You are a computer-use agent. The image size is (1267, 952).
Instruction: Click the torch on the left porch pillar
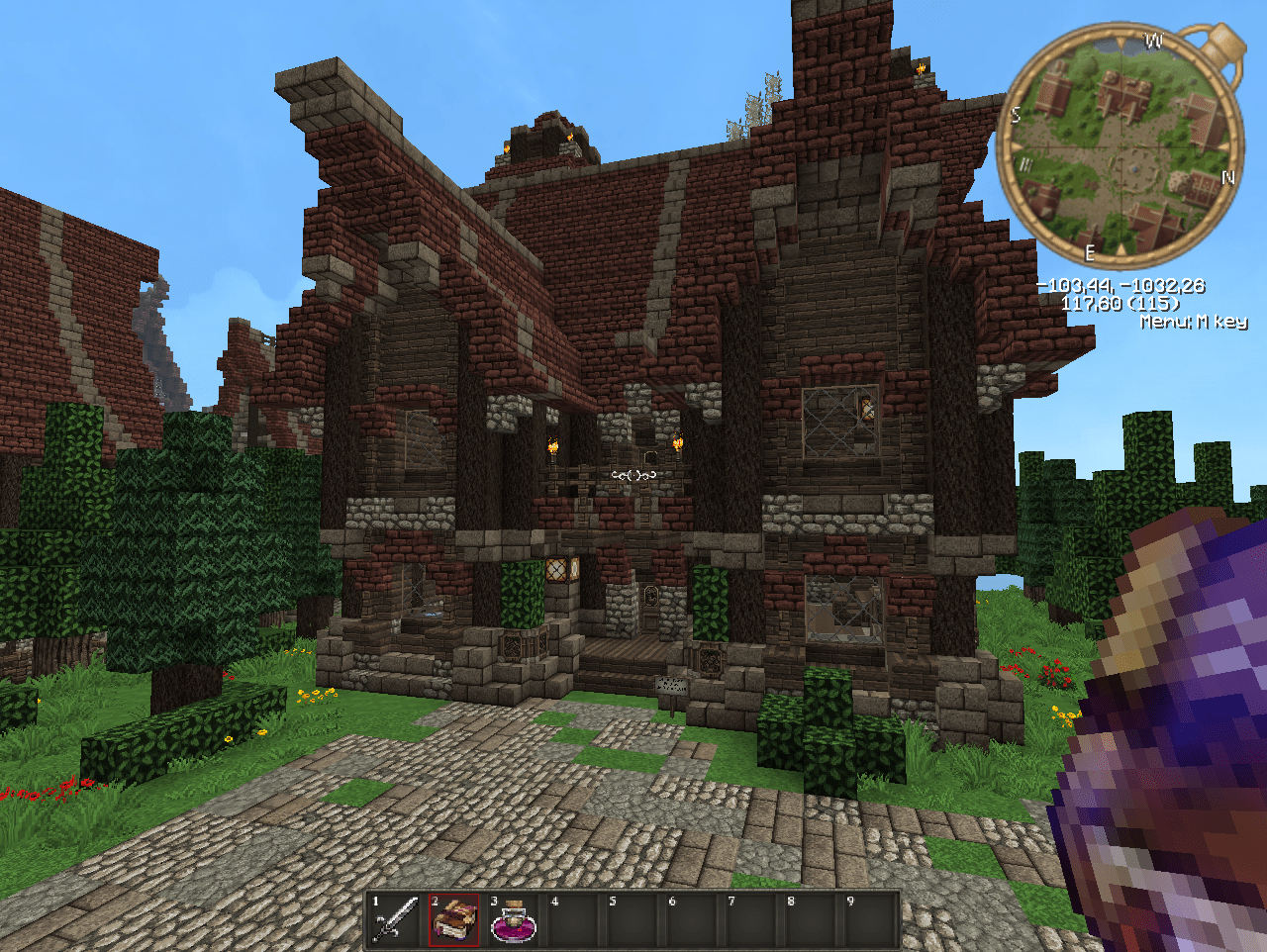click(x=555, y=447)
